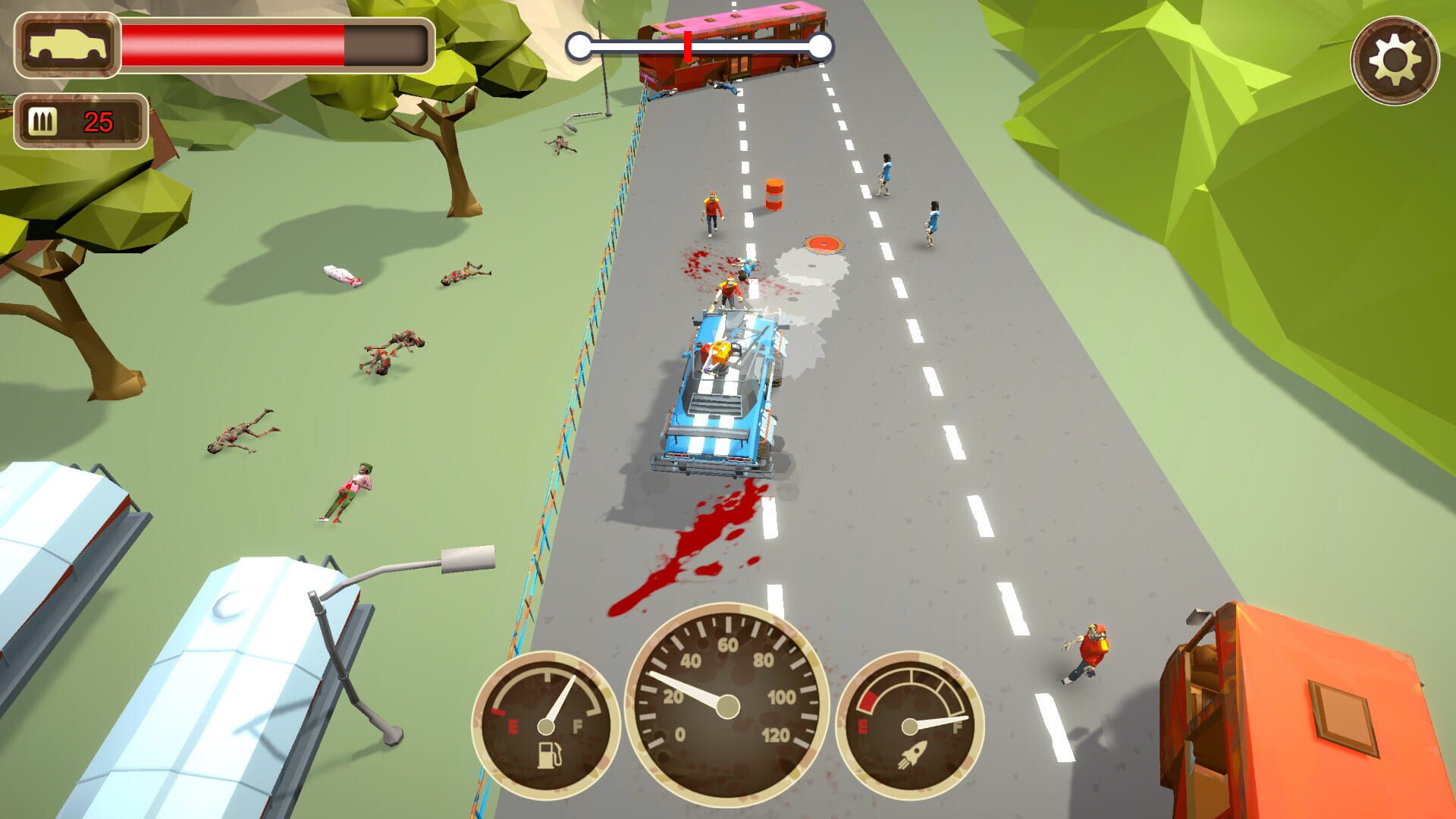Click the ammo count showing 25
Screen dimensions: 1456x819
tap(99, 120)
